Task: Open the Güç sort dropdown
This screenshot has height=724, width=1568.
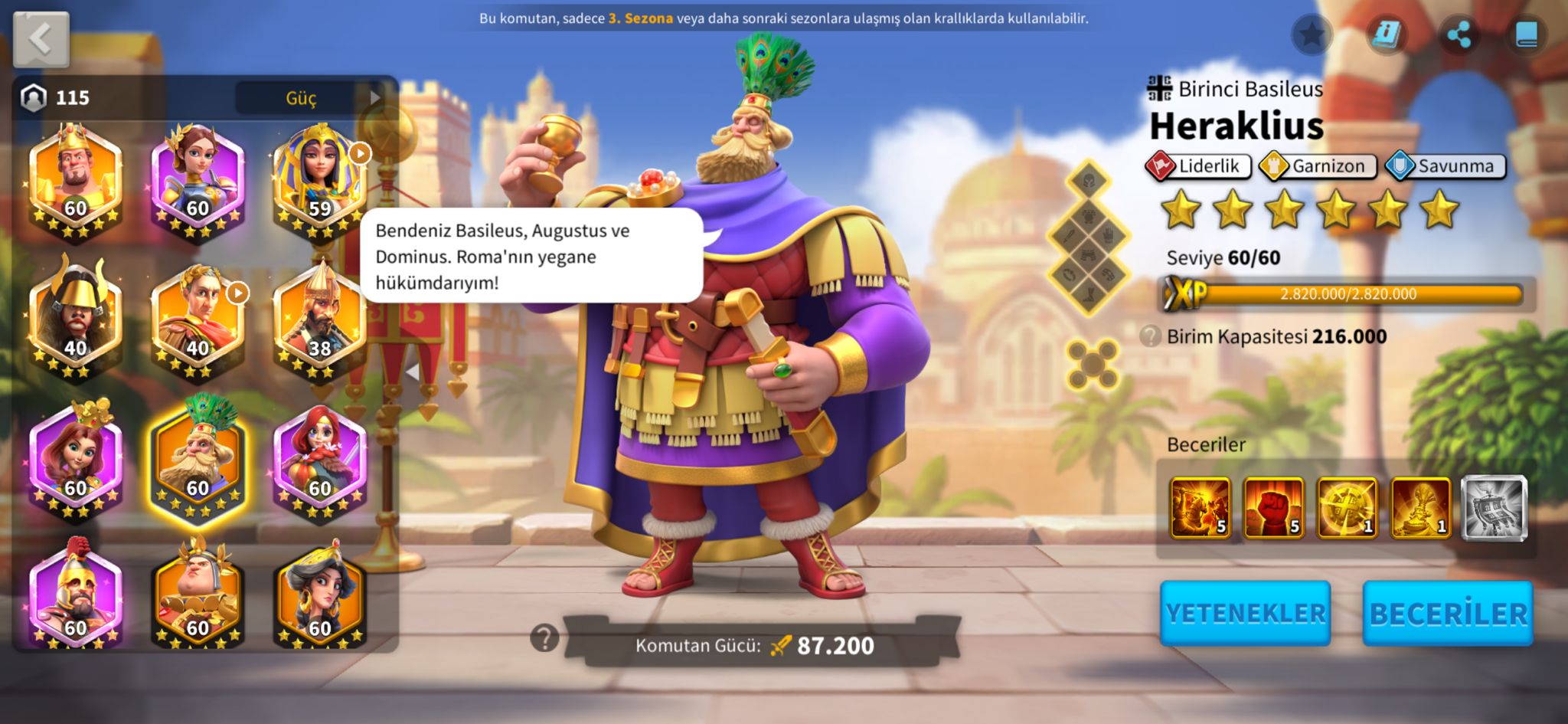Action: click(x=309, y=98)
